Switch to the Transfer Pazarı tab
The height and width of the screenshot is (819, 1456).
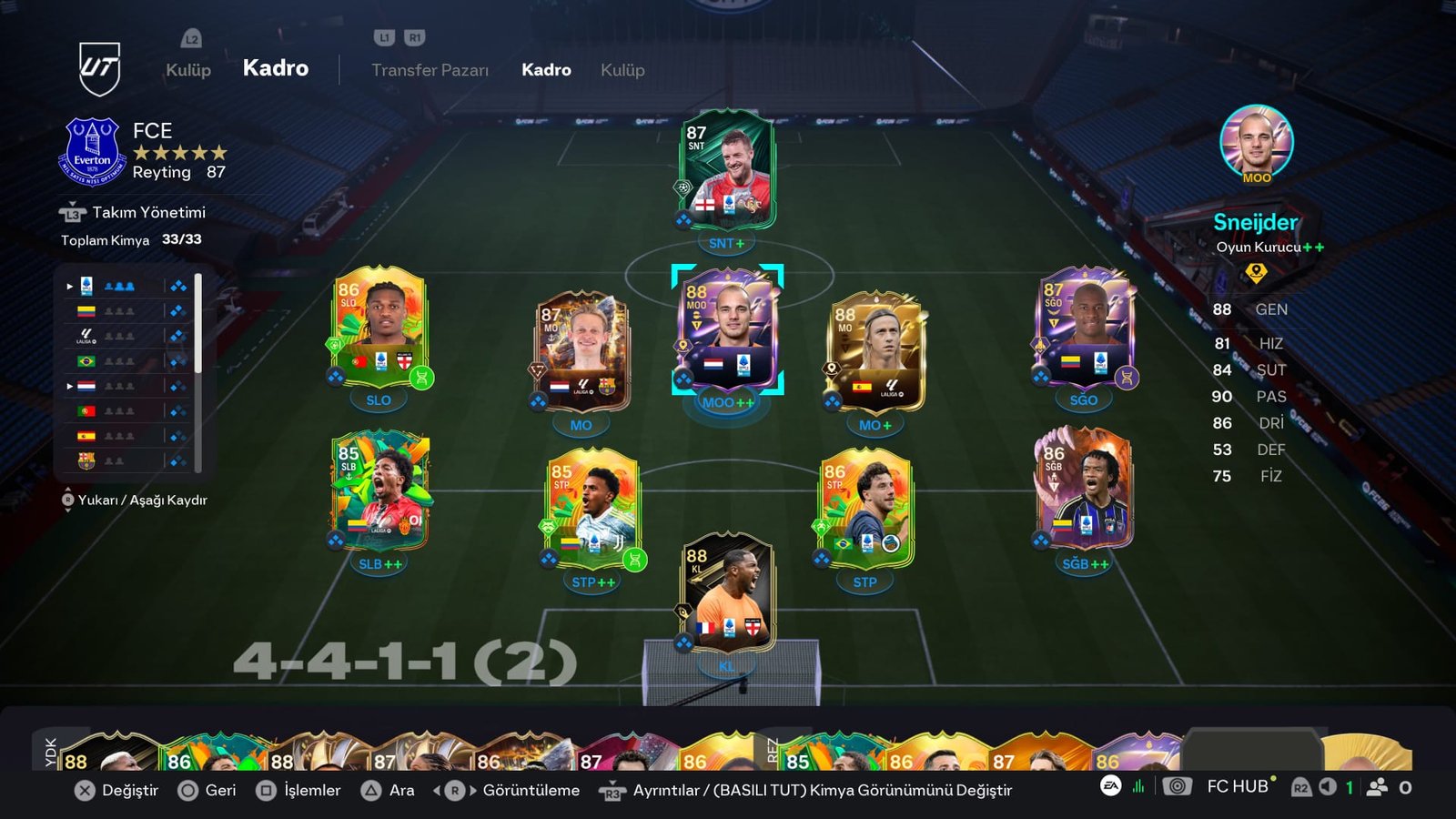pyautogui.click(x=430, y=70)
